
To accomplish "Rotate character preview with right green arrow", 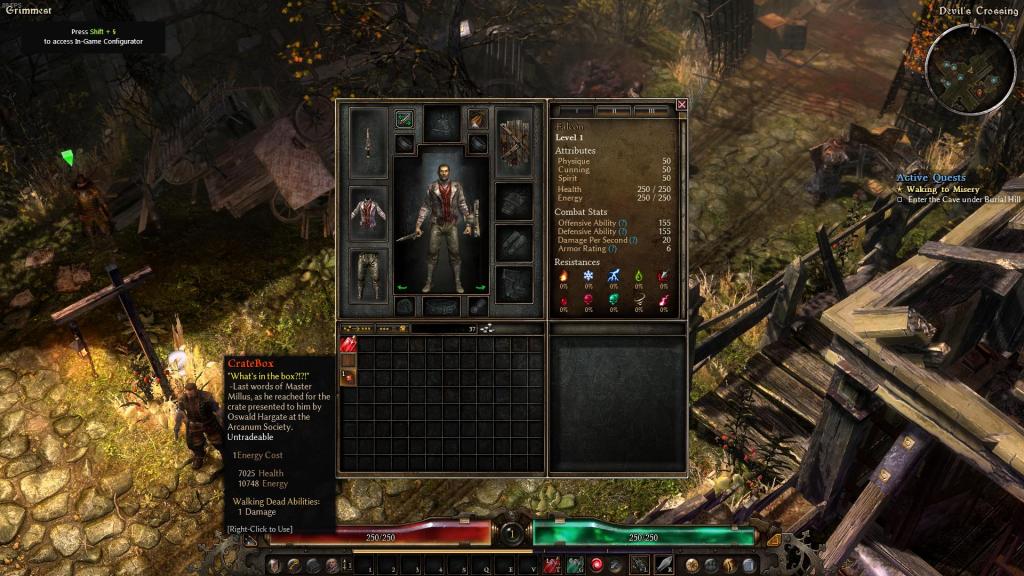I will (x=480, y=288).
